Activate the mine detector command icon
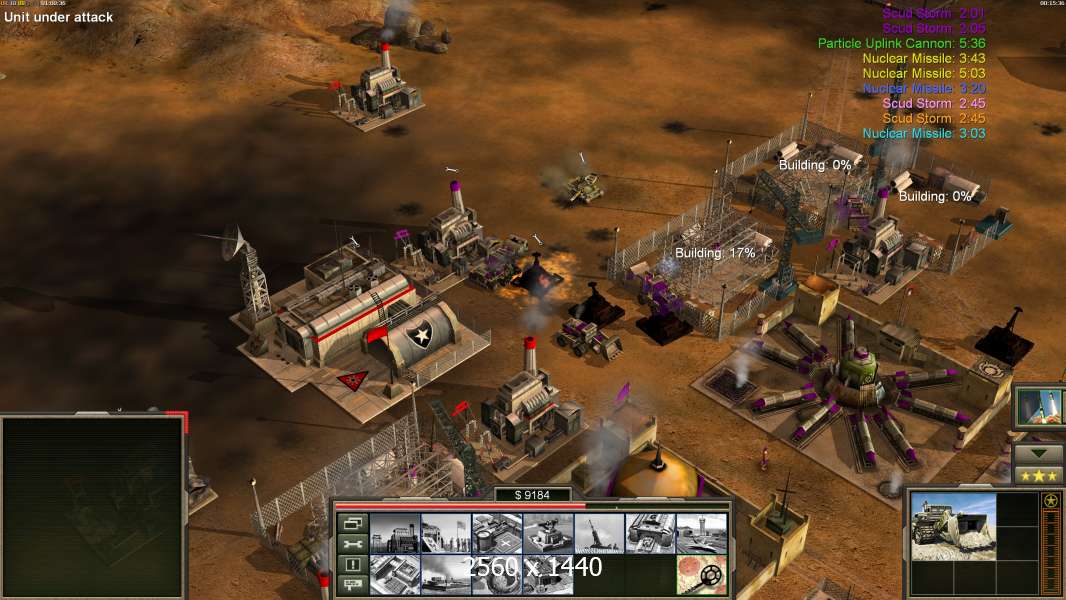Image resolution: width=1066 pixels, height=600 pixels. click(701, 575)
